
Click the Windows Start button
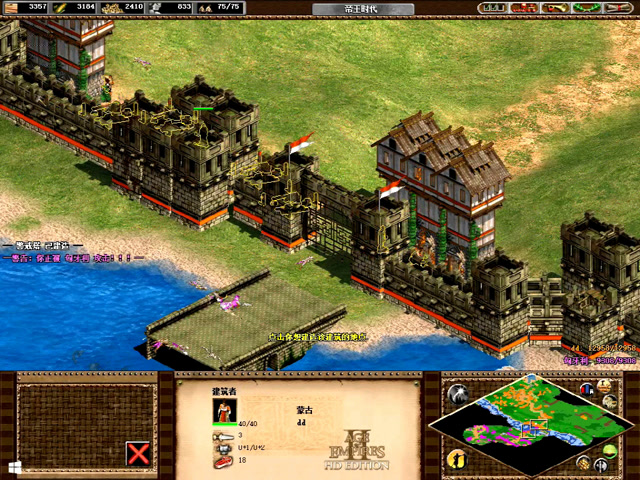pos(14,466)
